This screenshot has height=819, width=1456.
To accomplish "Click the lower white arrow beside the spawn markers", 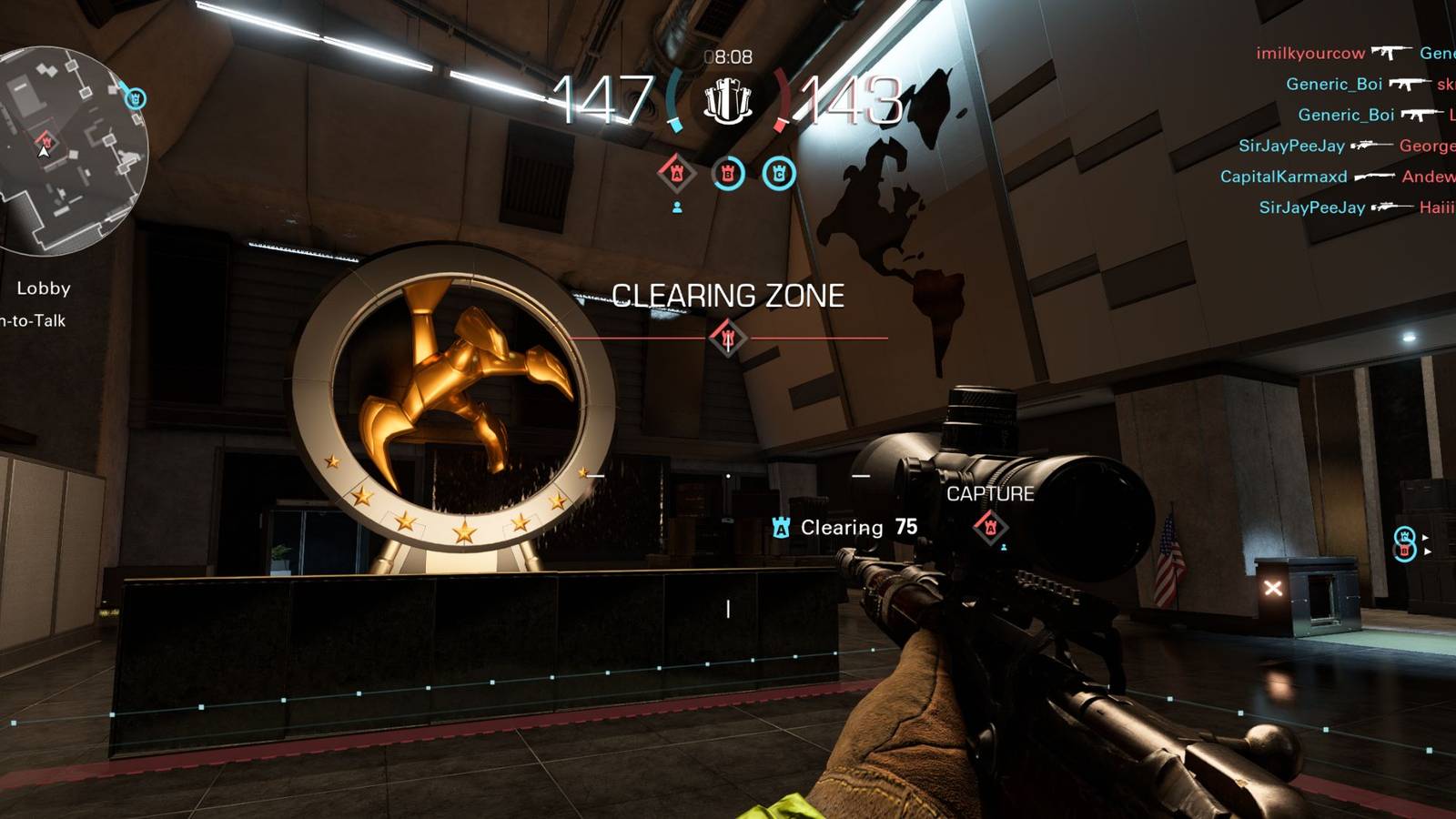I will [1427, 551].
